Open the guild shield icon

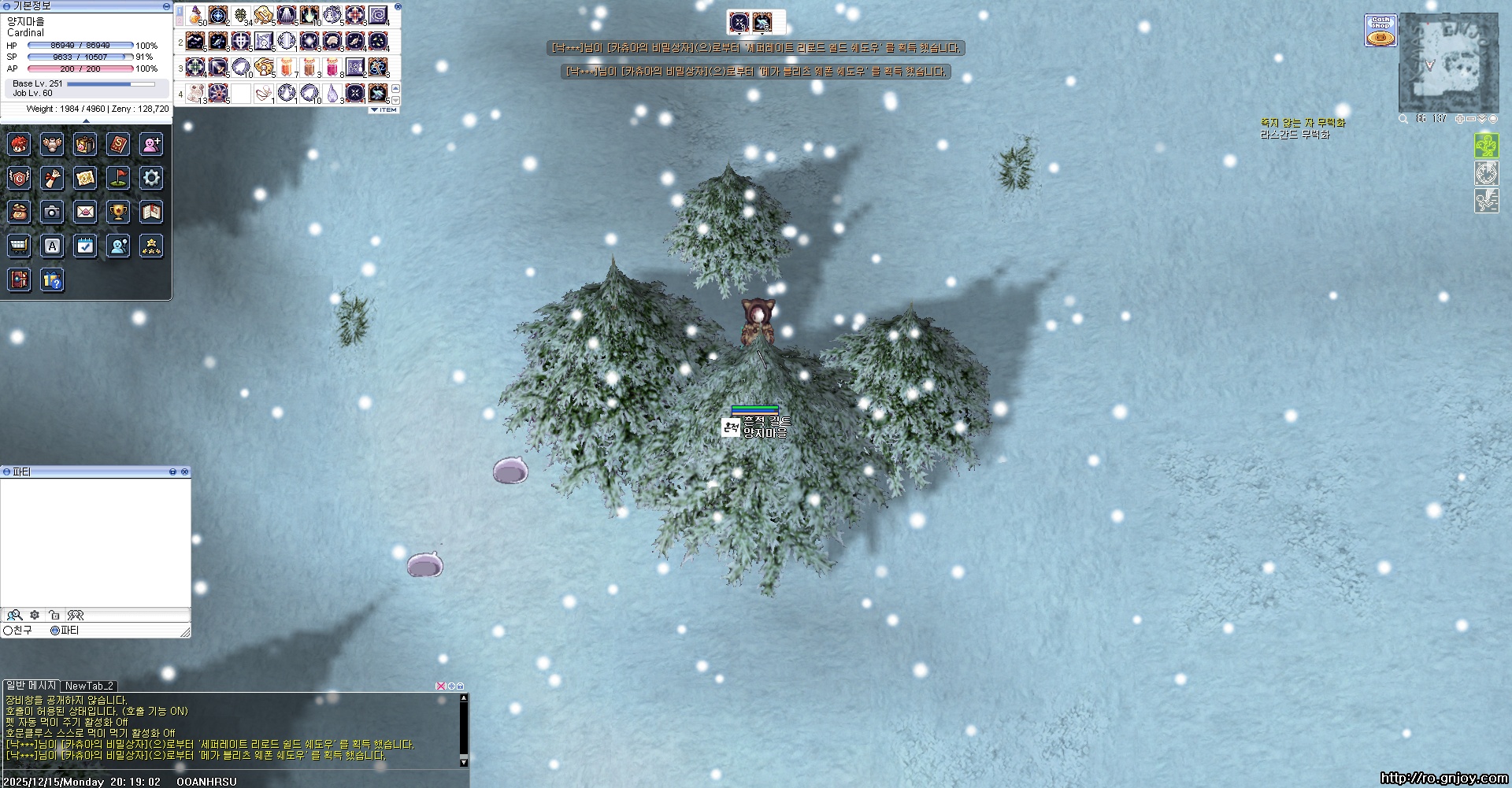pos(19,178)
